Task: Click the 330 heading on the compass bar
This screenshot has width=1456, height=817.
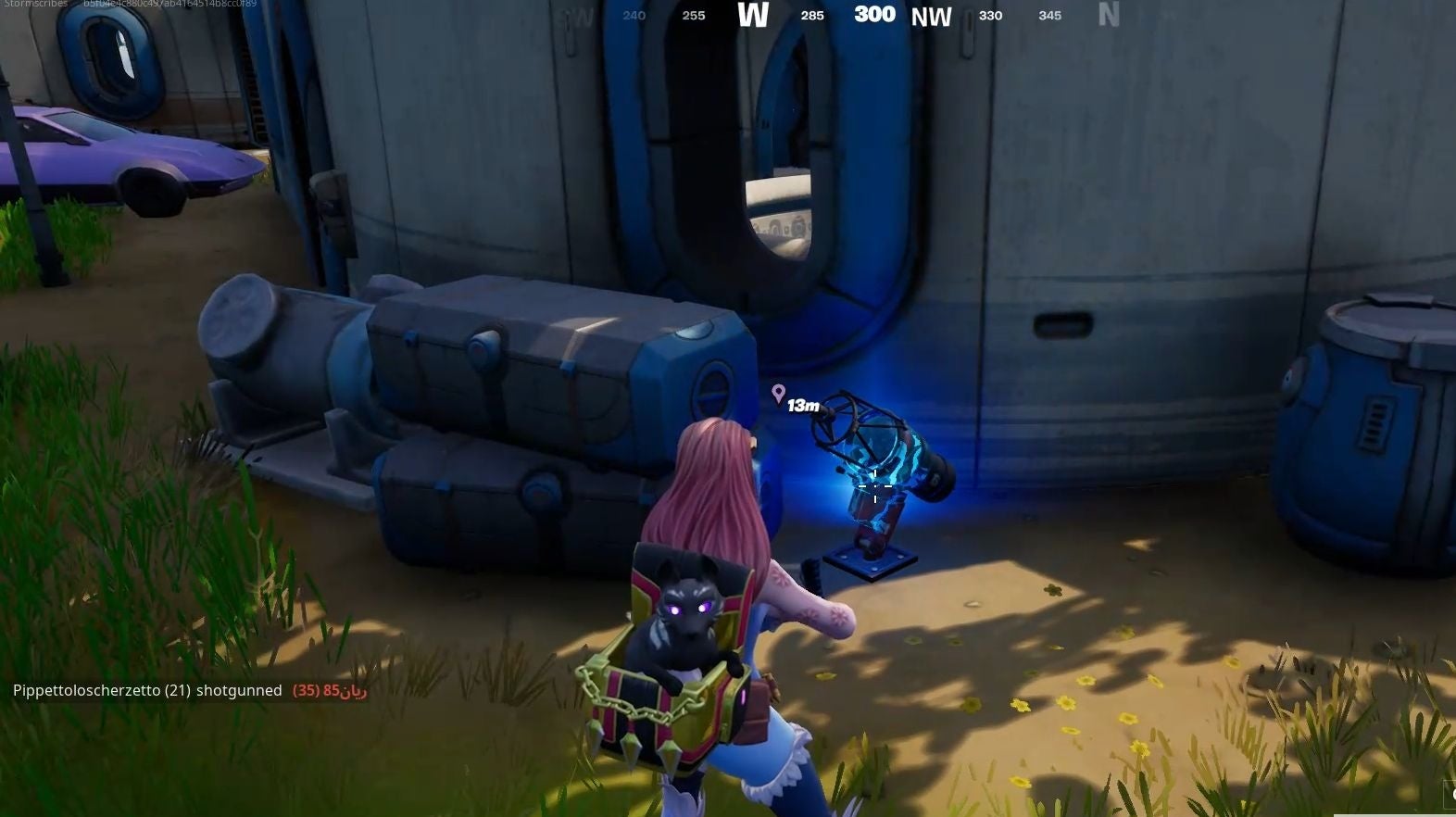Action: [991, 16]
